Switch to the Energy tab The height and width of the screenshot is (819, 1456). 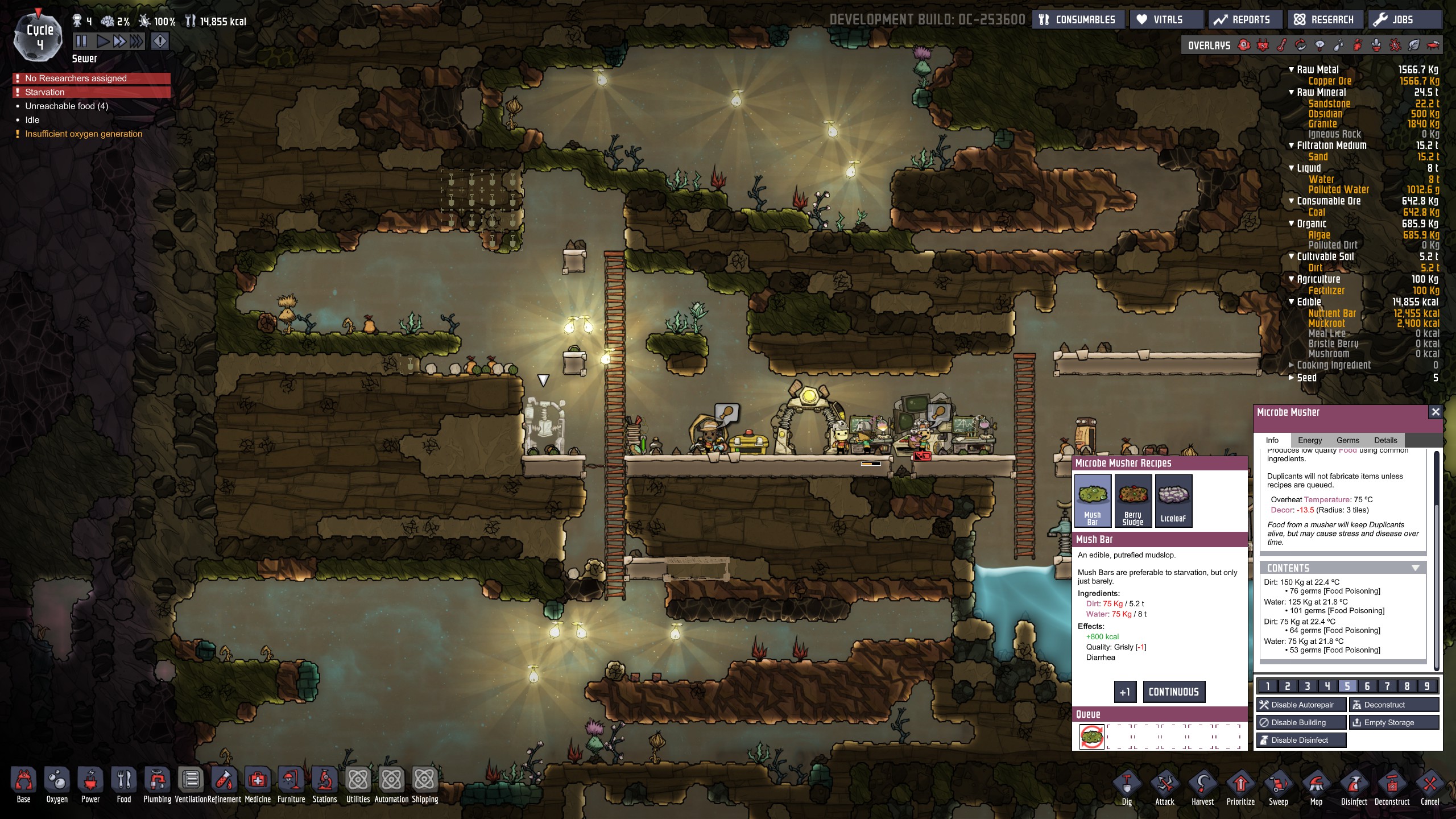(x=1309, y=440)
